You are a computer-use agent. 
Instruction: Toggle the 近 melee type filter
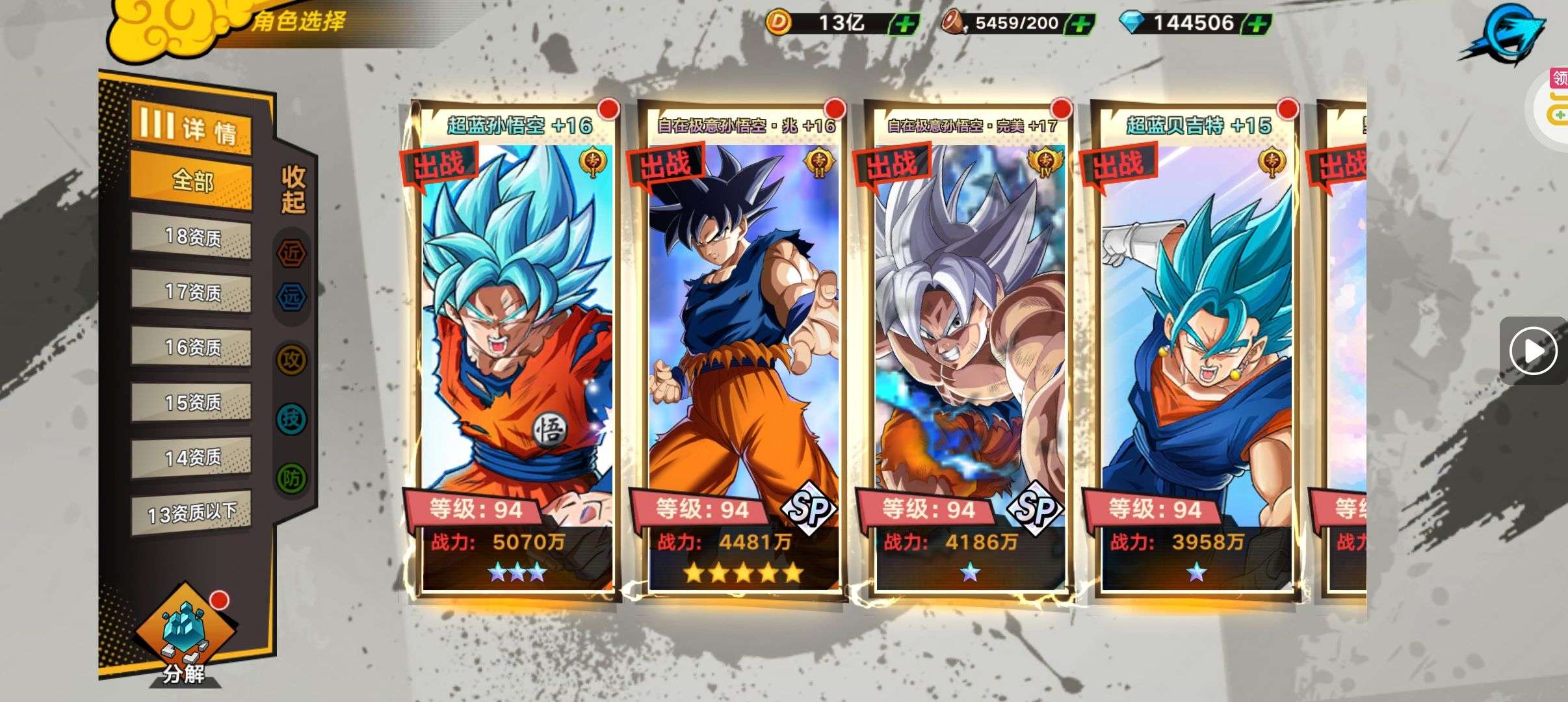pyautogui.click(x=291, y=253)
